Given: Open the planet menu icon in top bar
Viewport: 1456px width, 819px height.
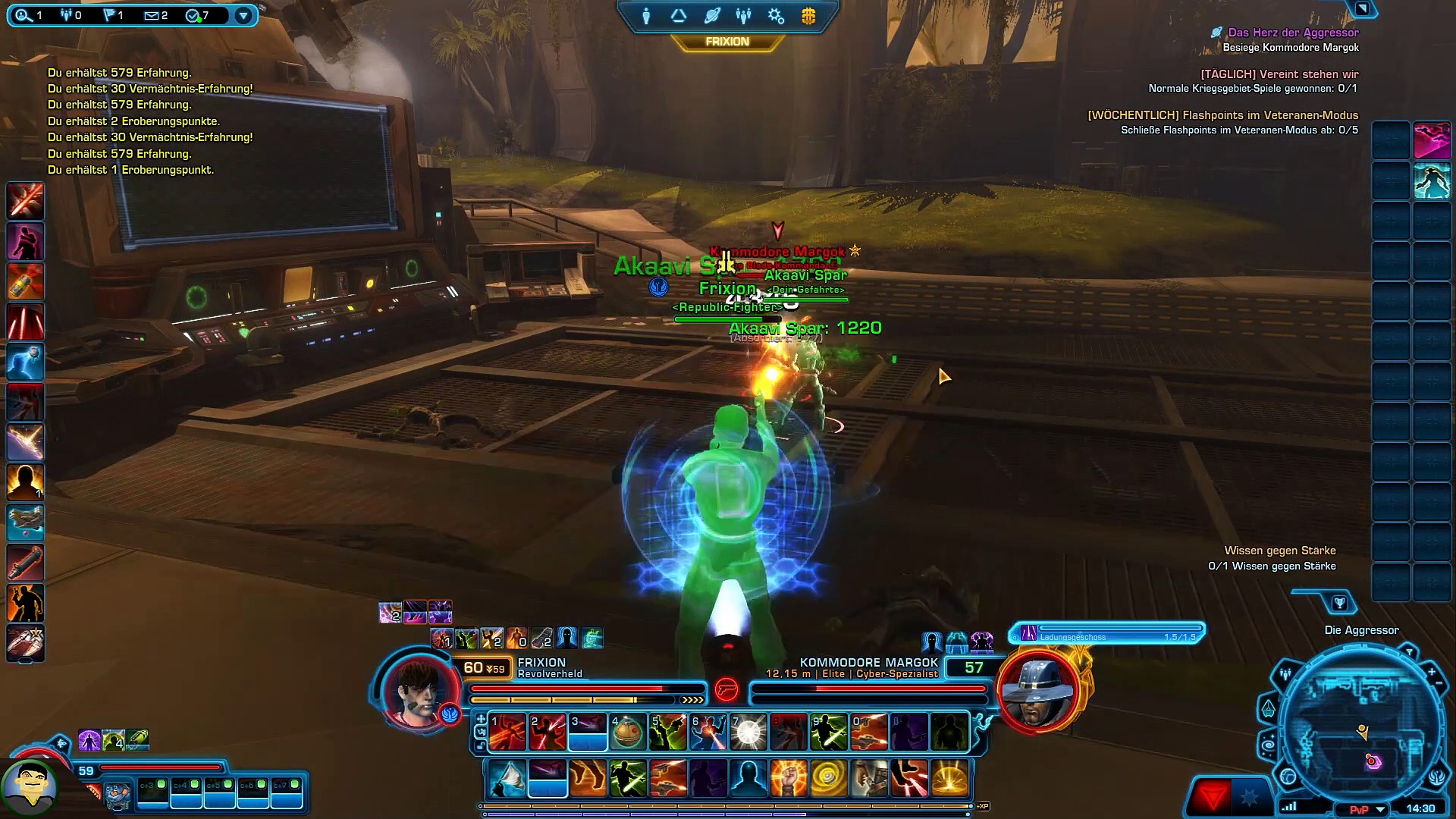Looking at the screenshot, I should pyautogui.click(x=711, y=16).
